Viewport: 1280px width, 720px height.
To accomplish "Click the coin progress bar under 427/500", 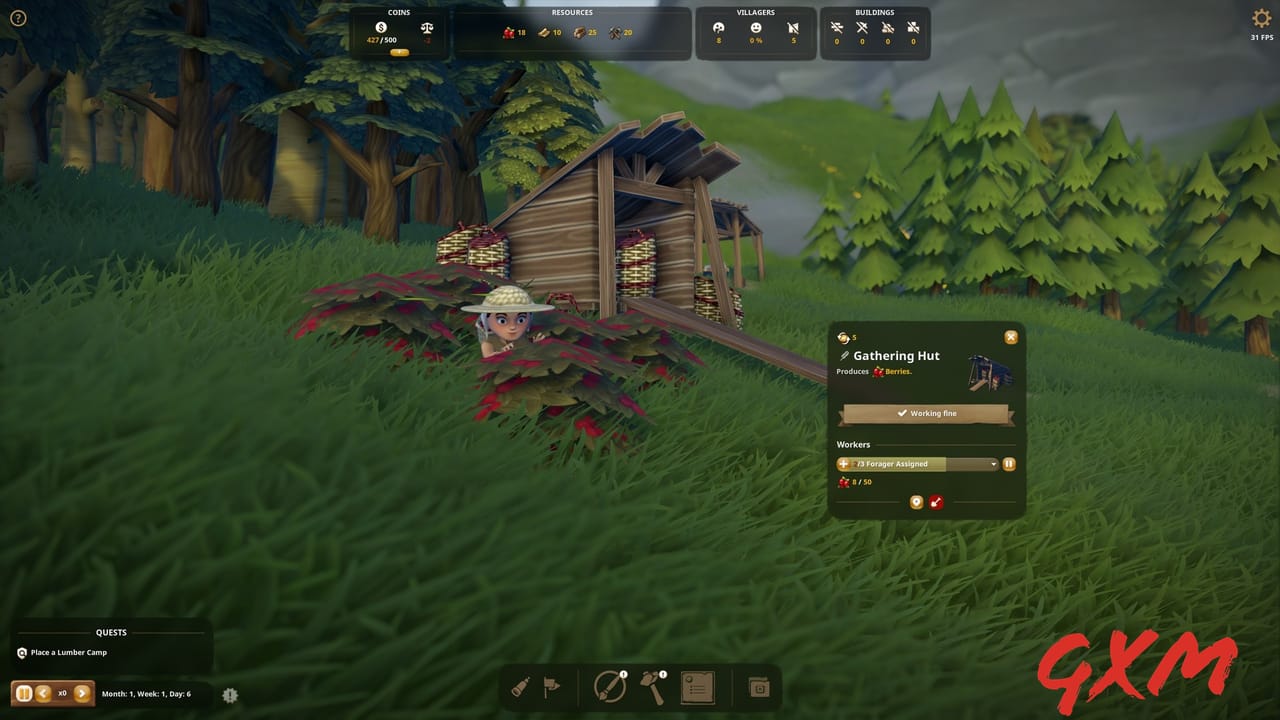I will (x=398, y=52).
